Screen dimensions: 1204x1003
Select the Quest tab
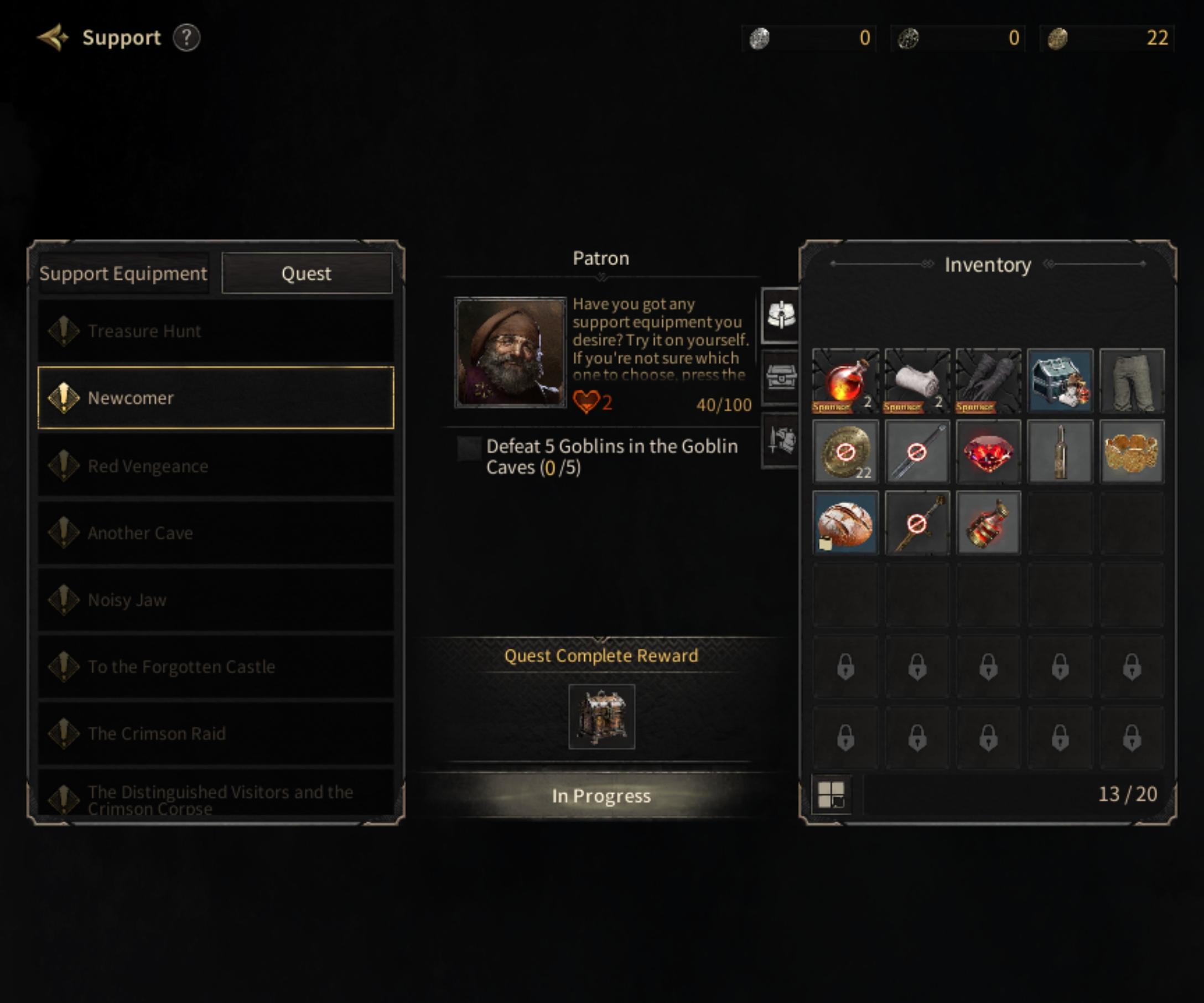click(x=307, y=273)
